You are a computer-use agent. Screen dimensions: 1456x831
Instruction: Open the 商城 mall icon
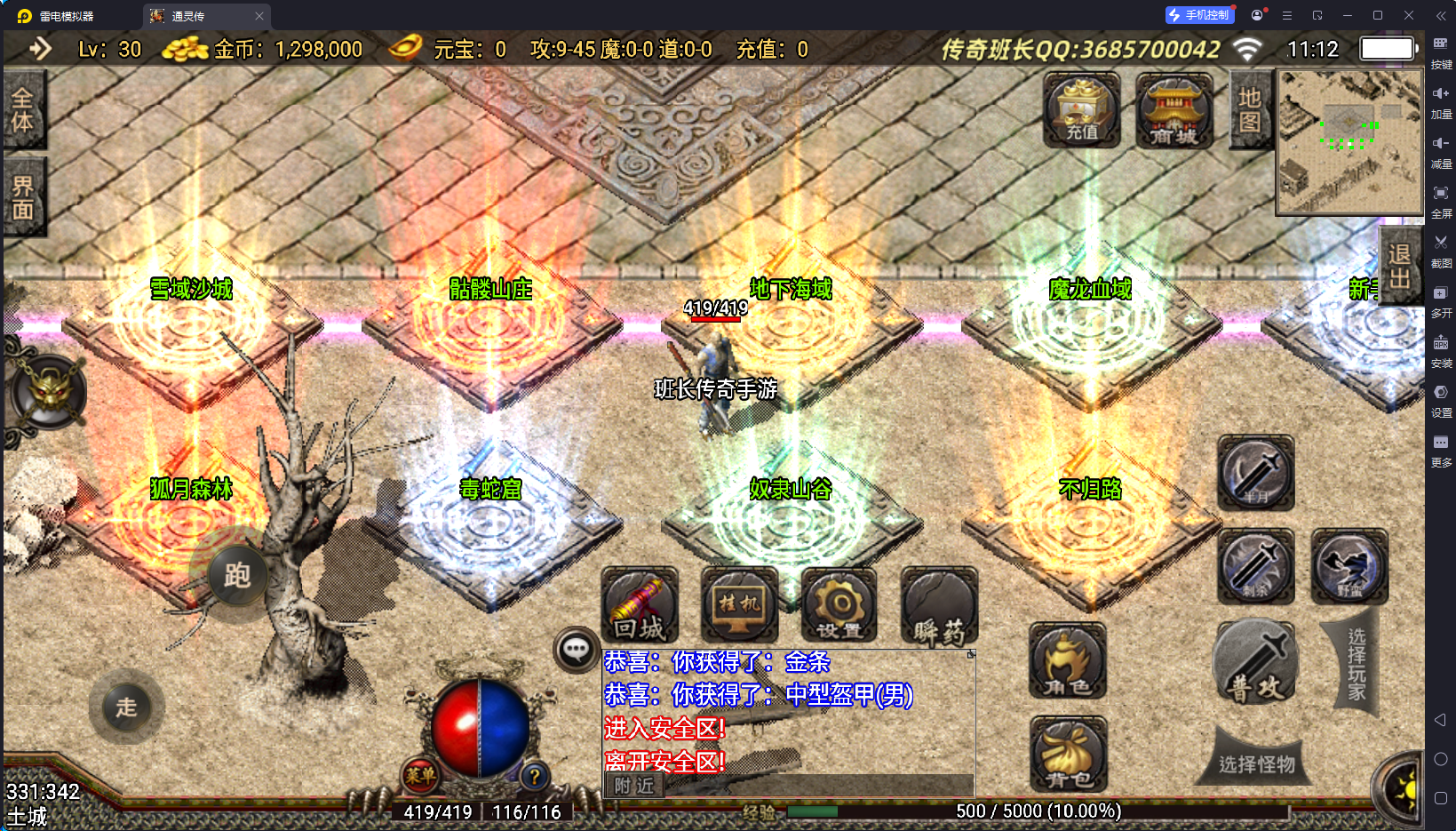point(1174,111)
